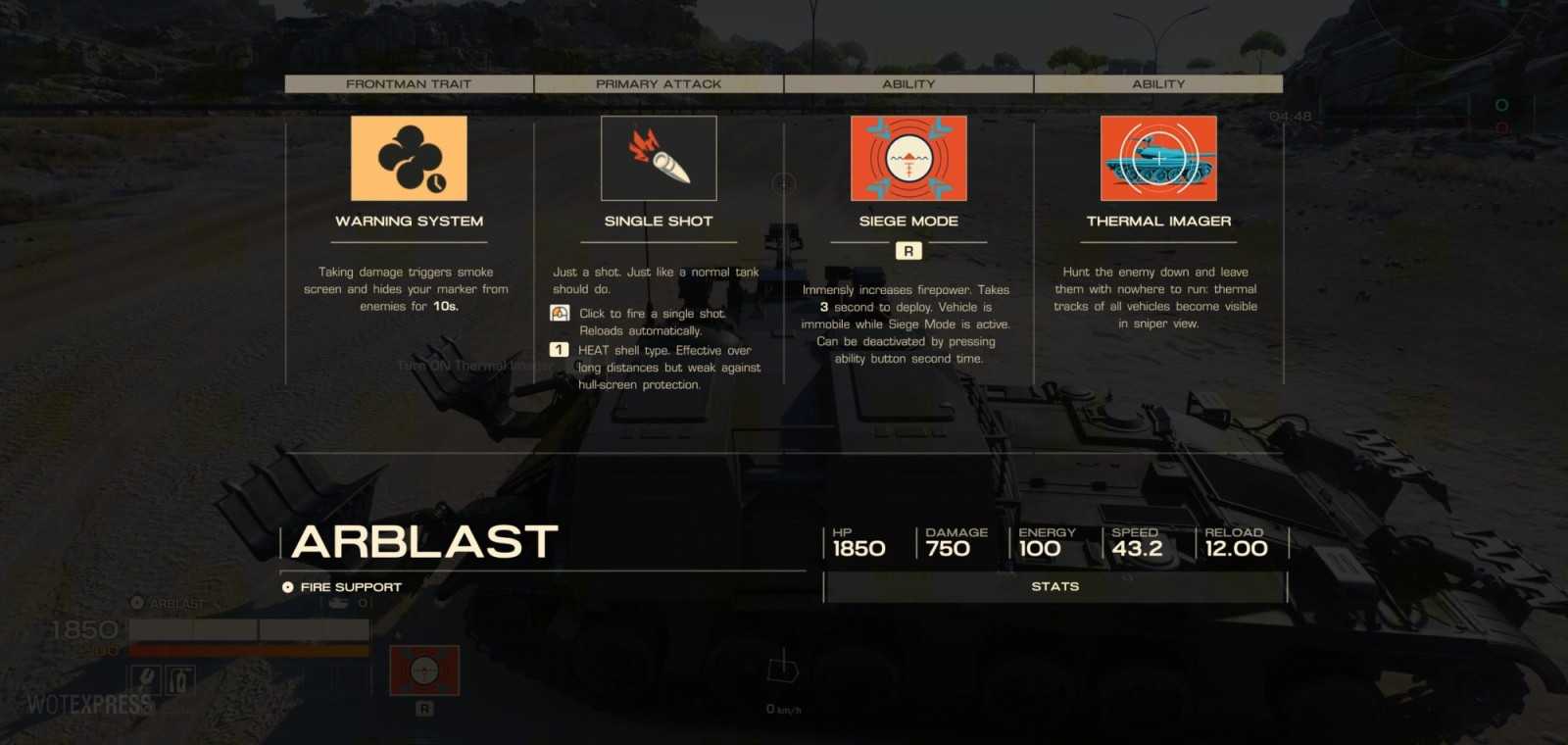Click the FIRE SUPPORT label
The image size is (1568, 745).
pos(347,586)
